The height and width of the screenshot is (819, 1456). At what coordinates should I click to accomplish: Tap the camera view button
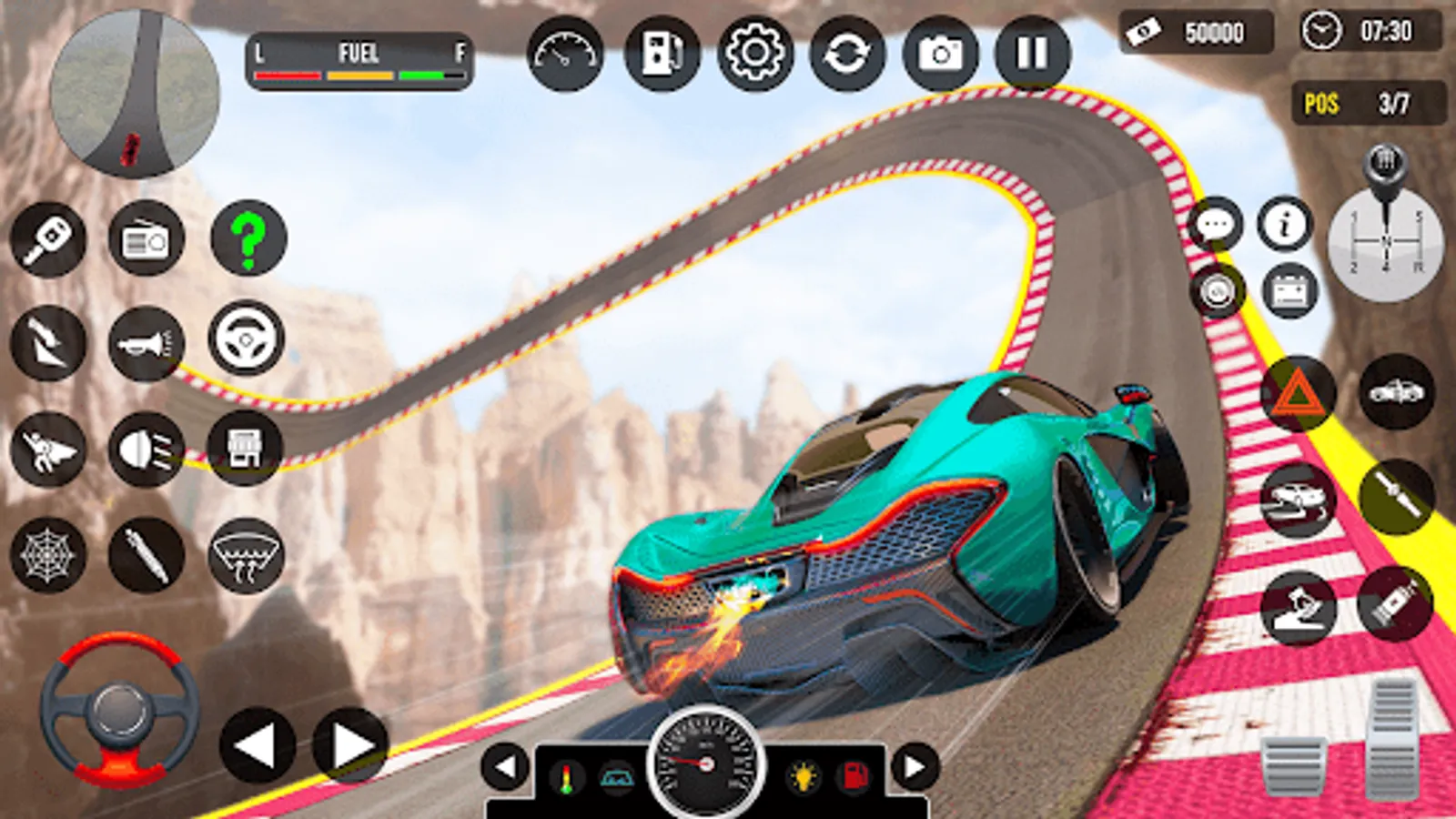(940, 55)
